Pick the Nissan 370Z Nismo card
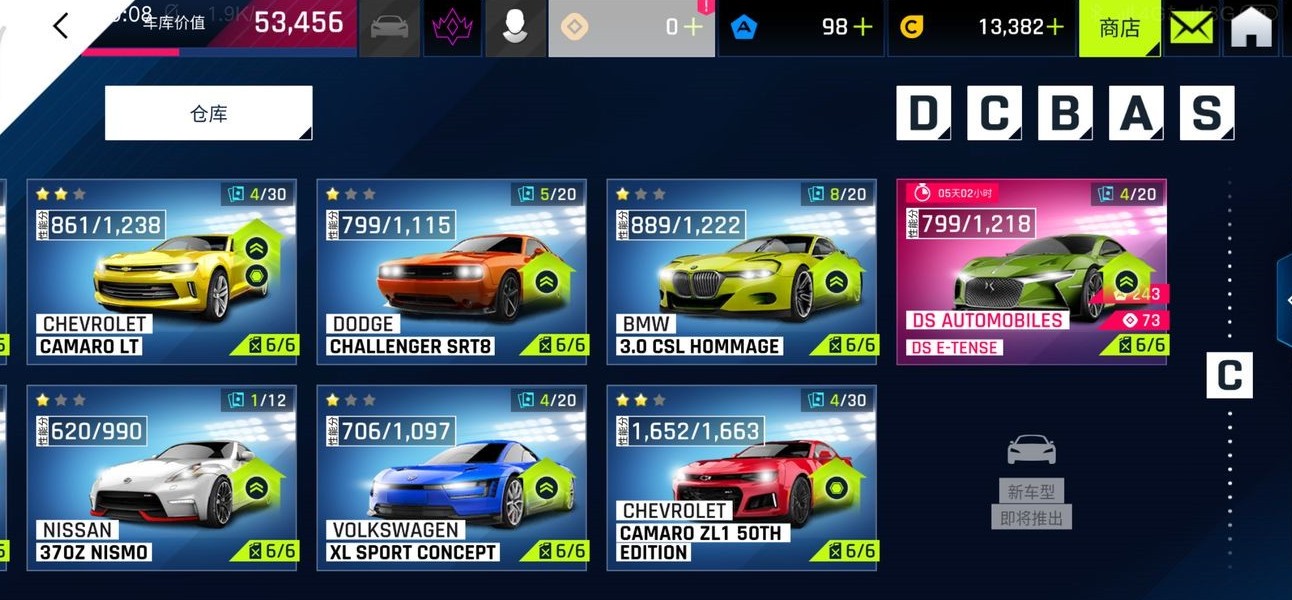Image resolution: width=1292 pixels, height=600 pixels. tap(161, 478)
